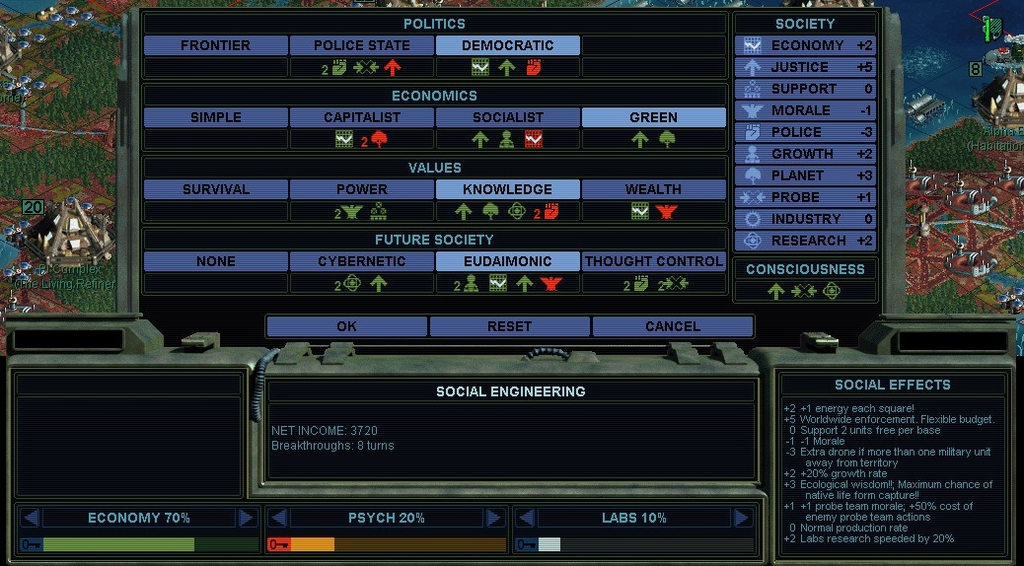Increase the Economy allocation with right arrow
This screenshot has width=1024, height=566.
pos(247,518)
